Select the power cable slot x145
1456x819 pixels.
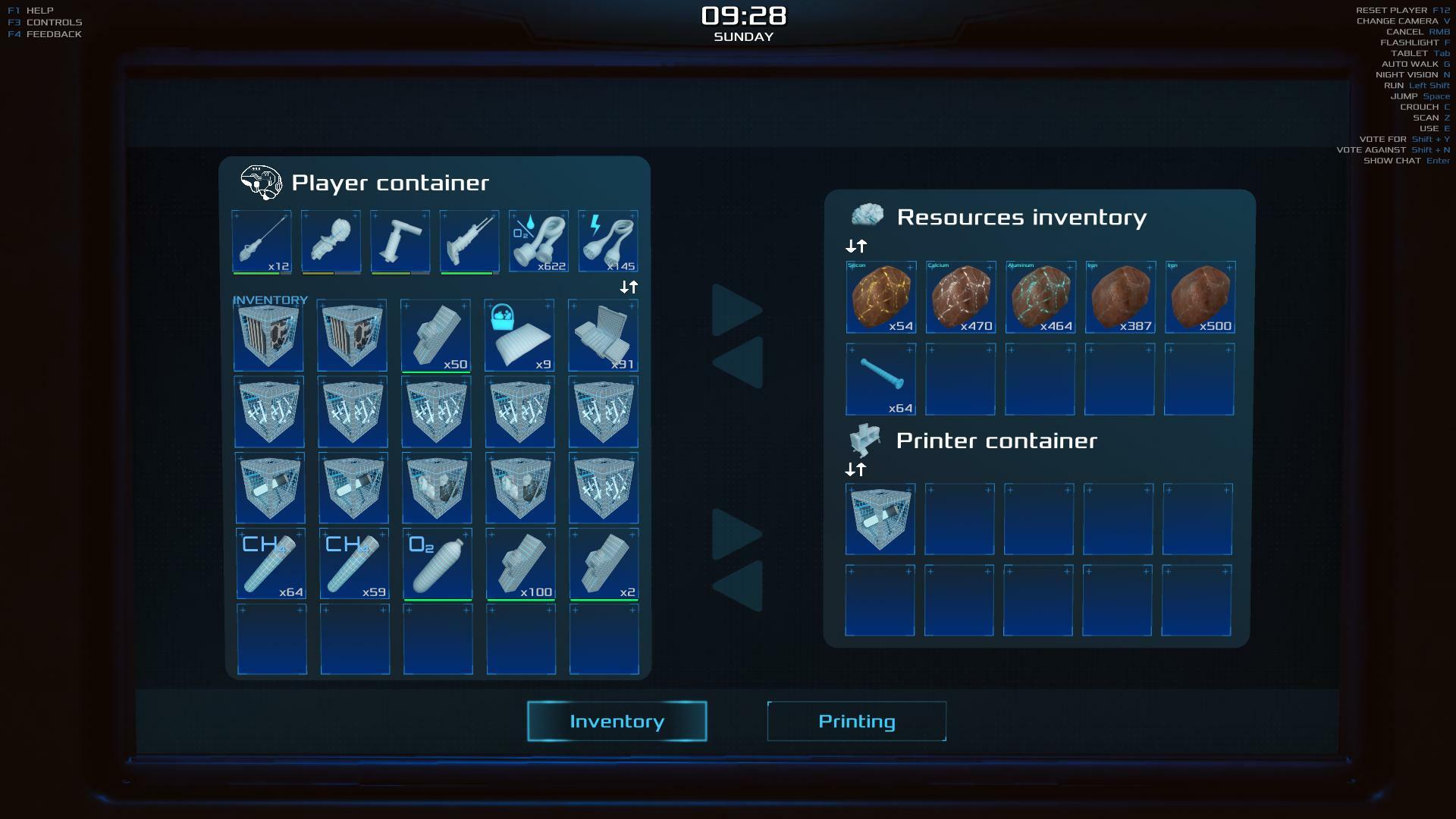click(x=607, y=241)
